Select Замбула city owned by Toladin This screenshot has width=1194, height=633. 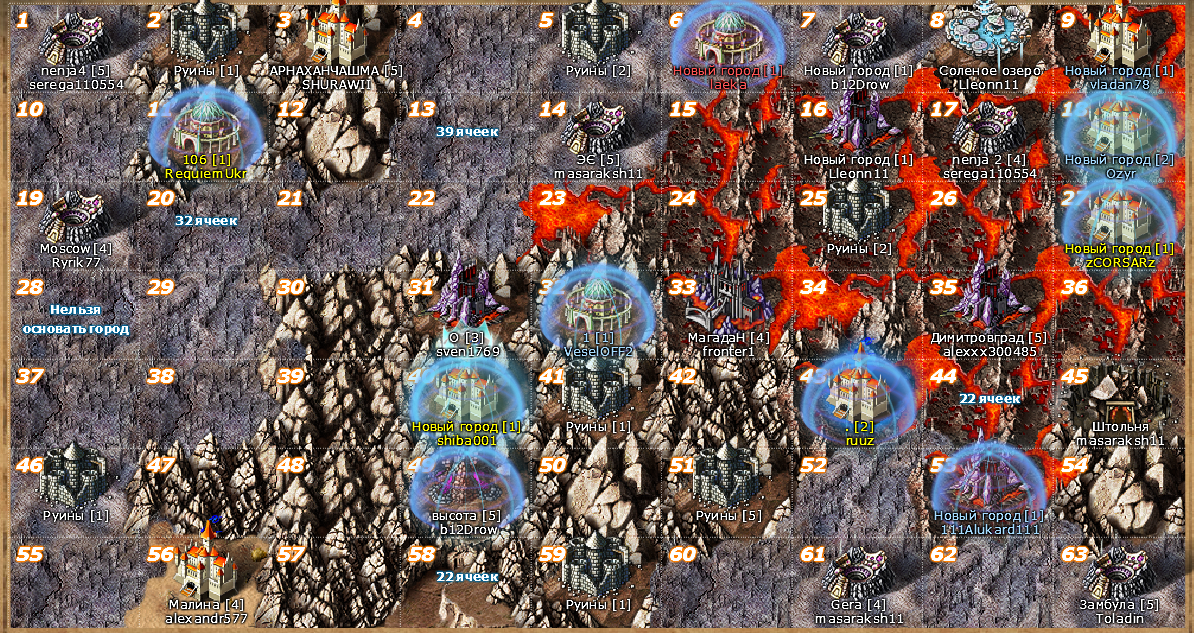pyautogui.click(x=1119, y=572)
